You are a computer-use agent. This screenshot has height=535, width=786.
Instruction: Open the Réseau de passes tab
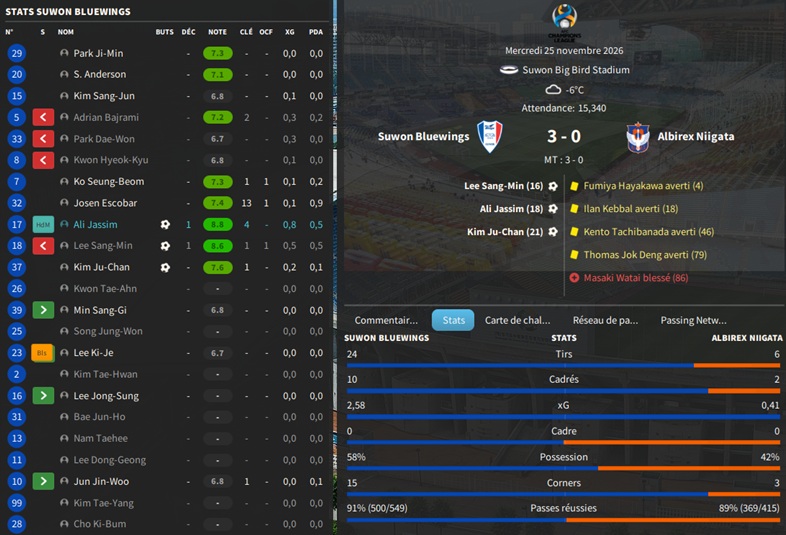(605, 320)
